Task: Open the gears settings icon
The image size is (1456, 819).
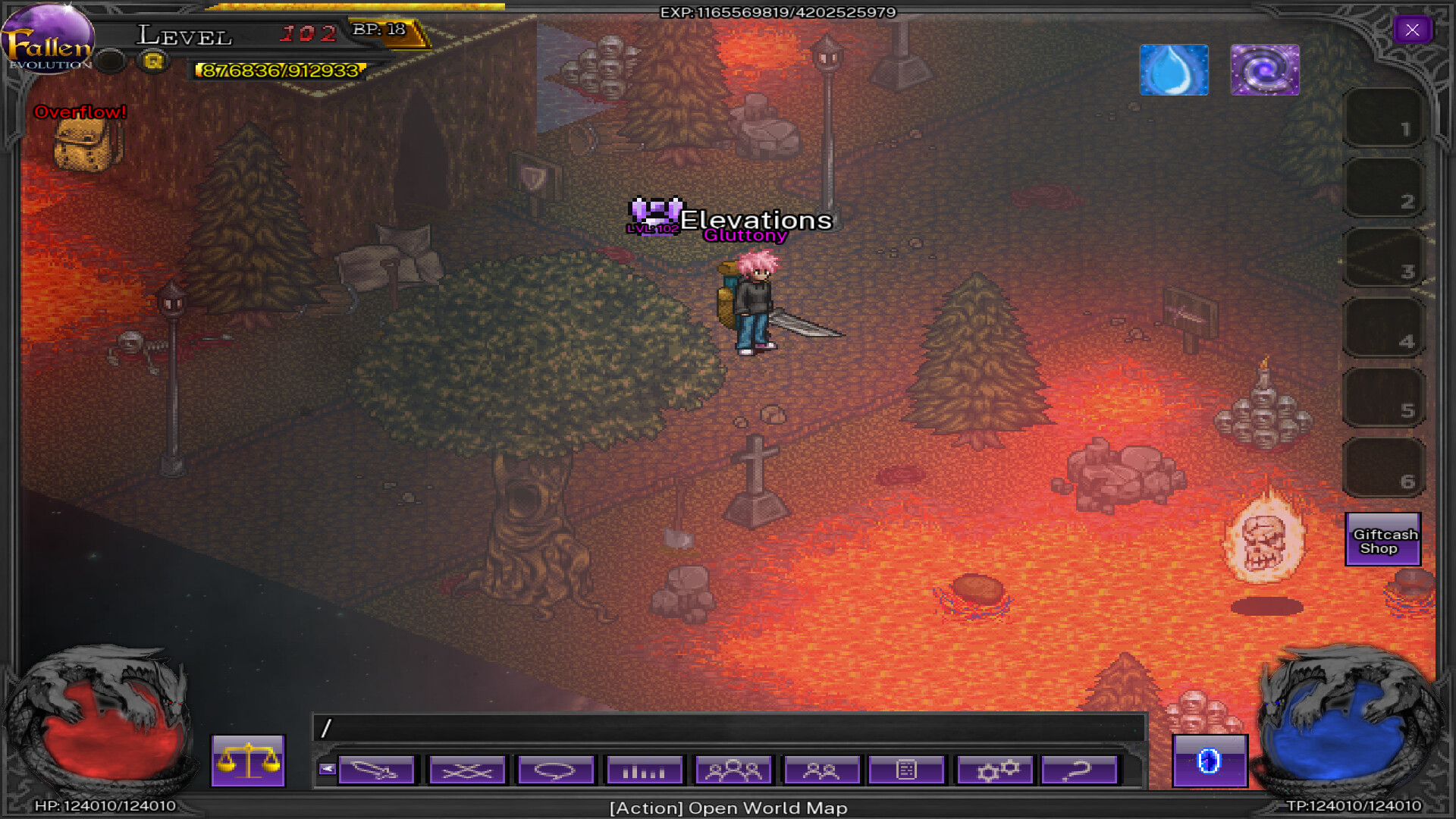Action: coord(995,770)
